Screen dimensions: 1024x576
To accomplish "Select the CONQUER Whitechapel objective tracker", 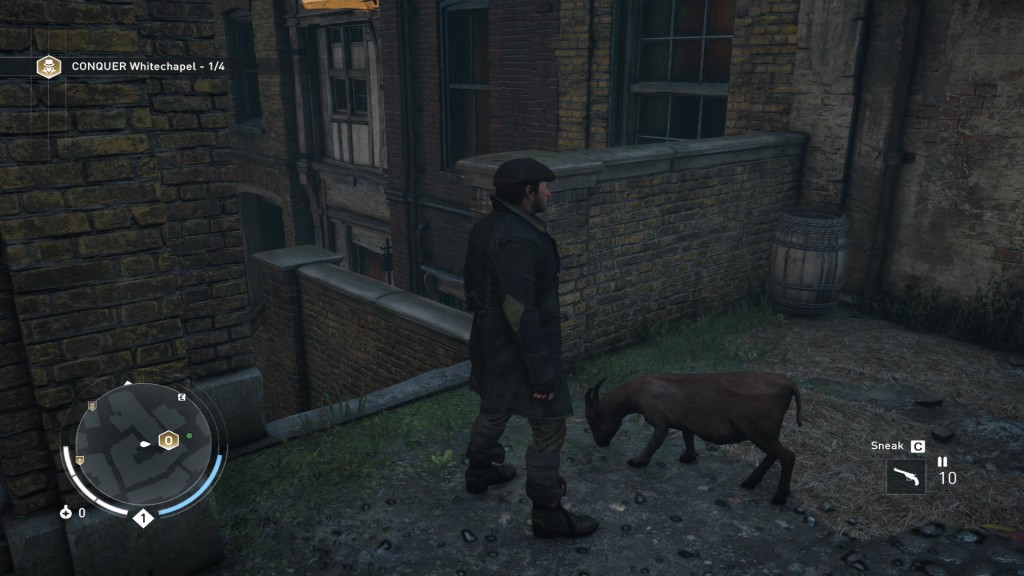I will [x=130, y=66].
